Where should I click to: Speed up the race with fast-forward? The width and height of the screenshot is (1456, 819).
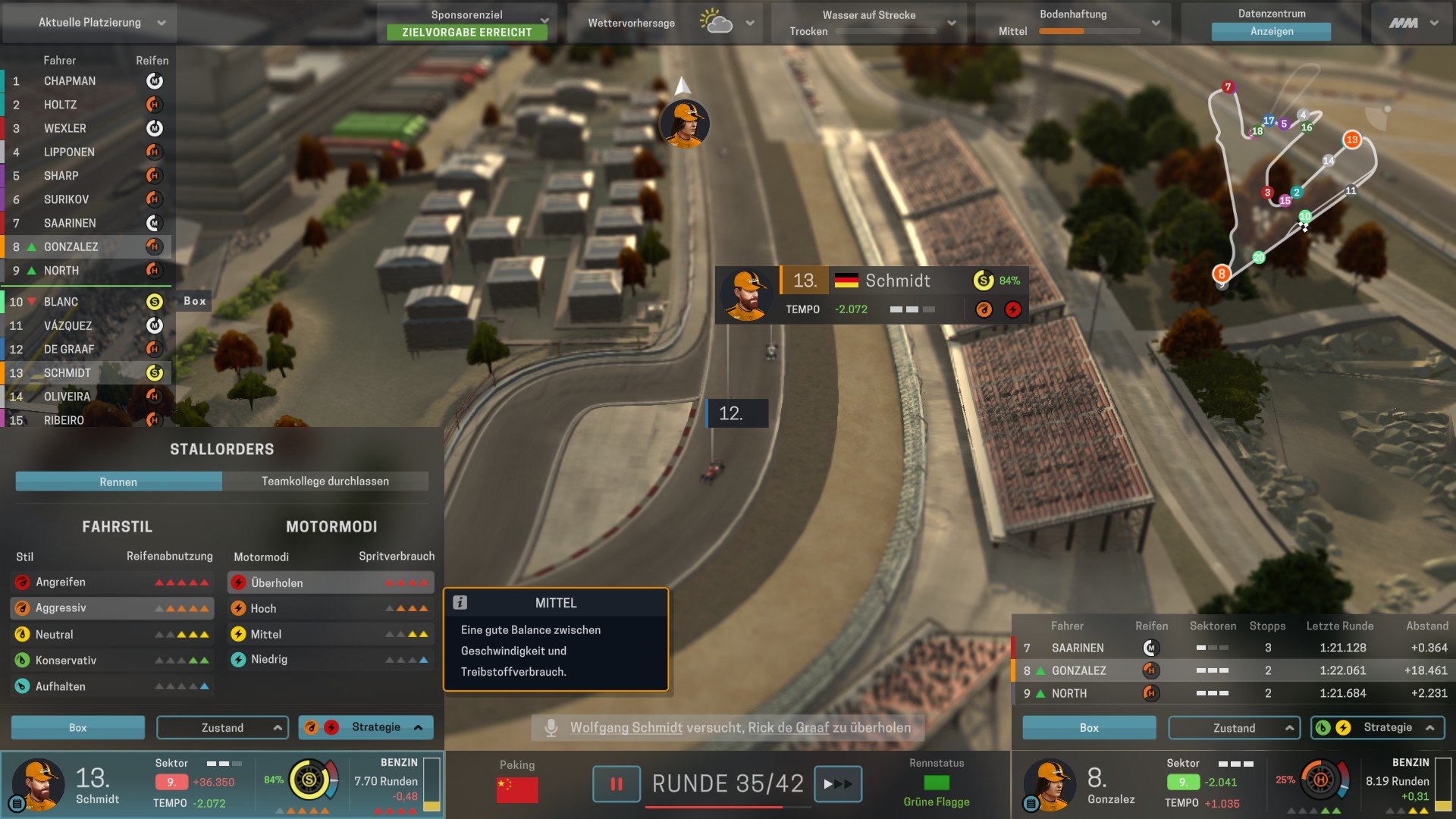837,784
